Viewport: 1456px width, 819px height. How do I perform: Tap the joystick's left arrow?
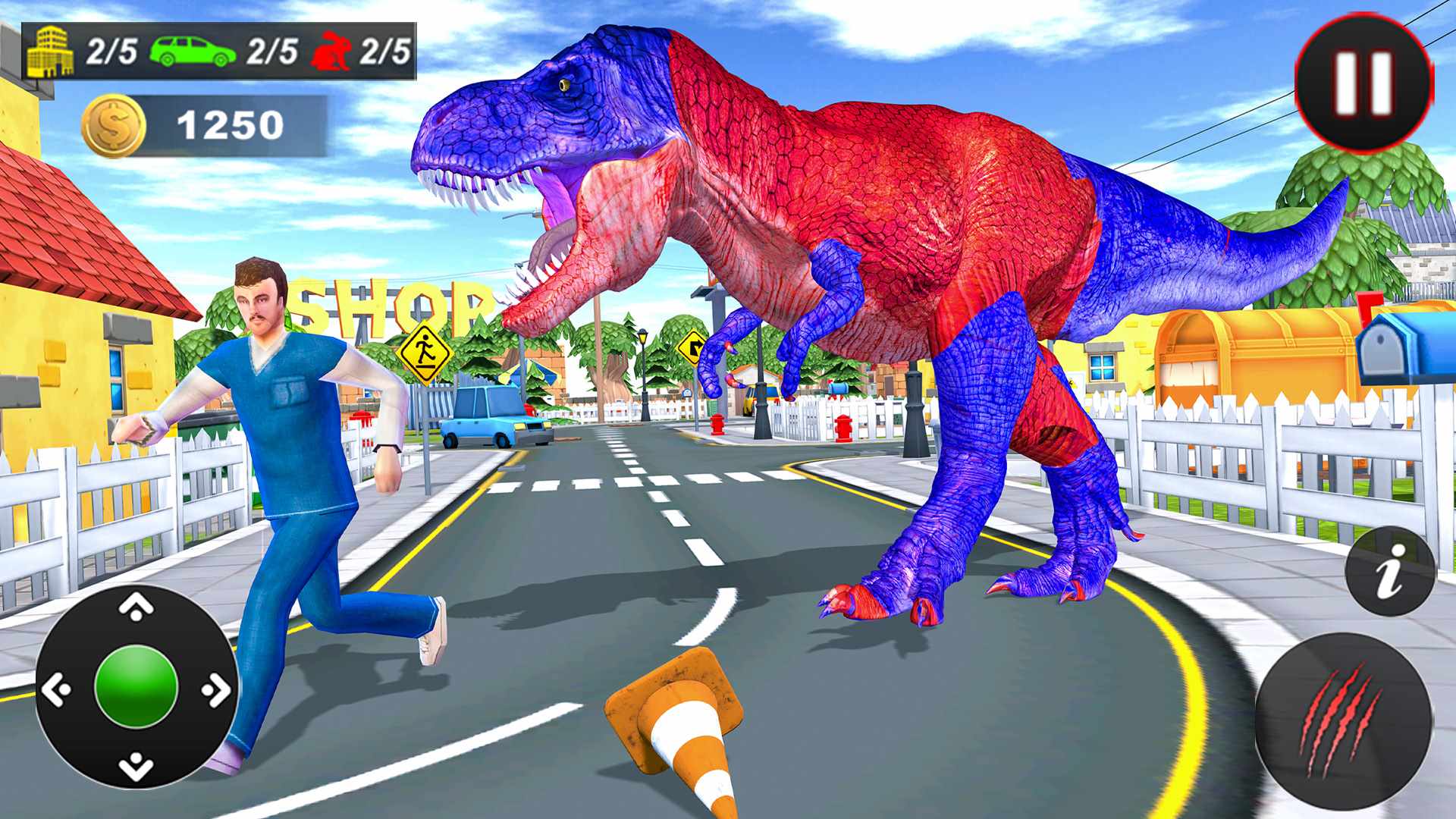(56, 689)
